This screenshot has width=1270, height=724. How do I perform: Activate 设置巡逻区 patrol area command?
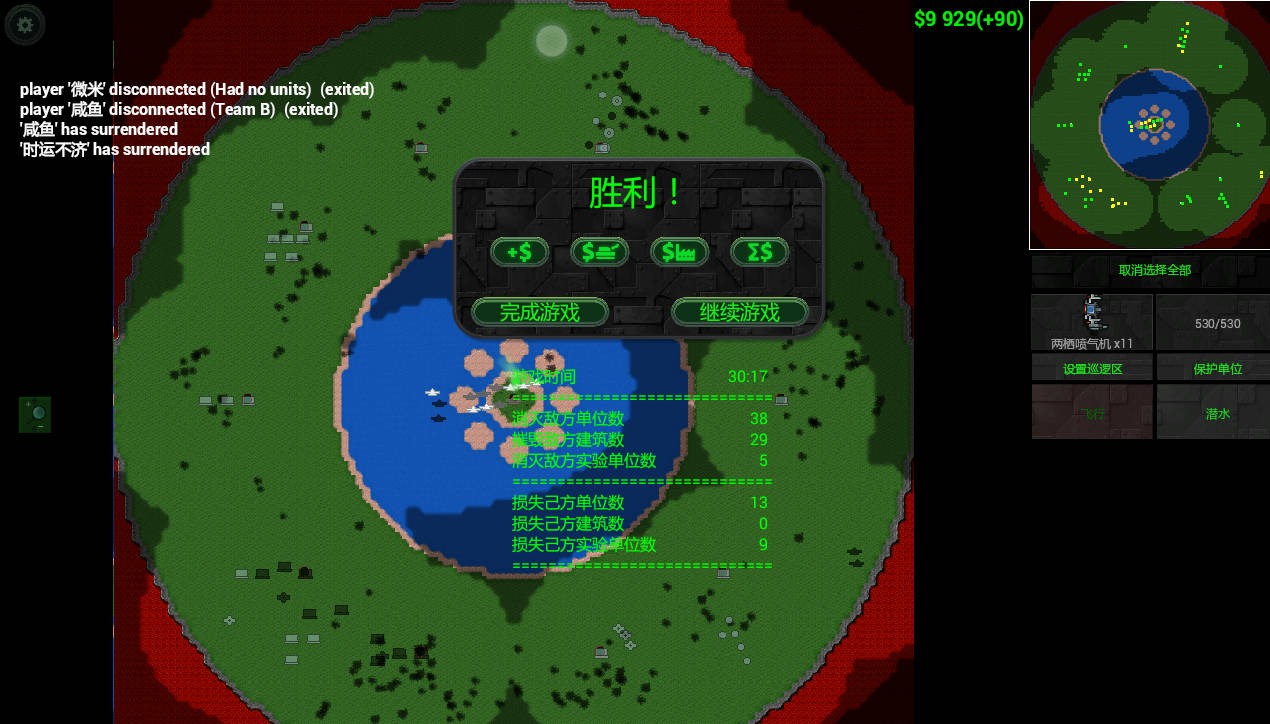coord(1092,368)
